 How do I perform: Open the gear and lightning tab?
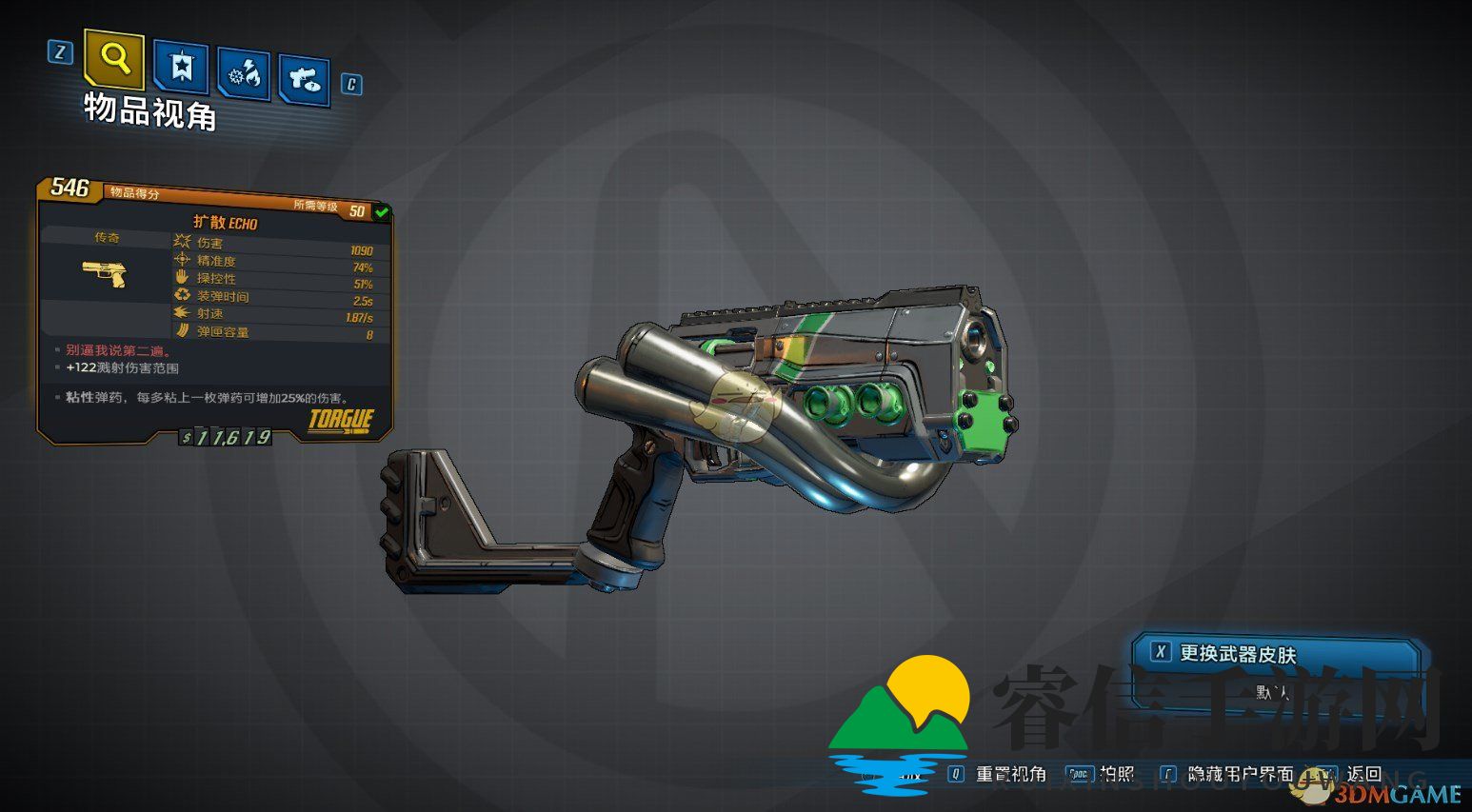[244, 73]
